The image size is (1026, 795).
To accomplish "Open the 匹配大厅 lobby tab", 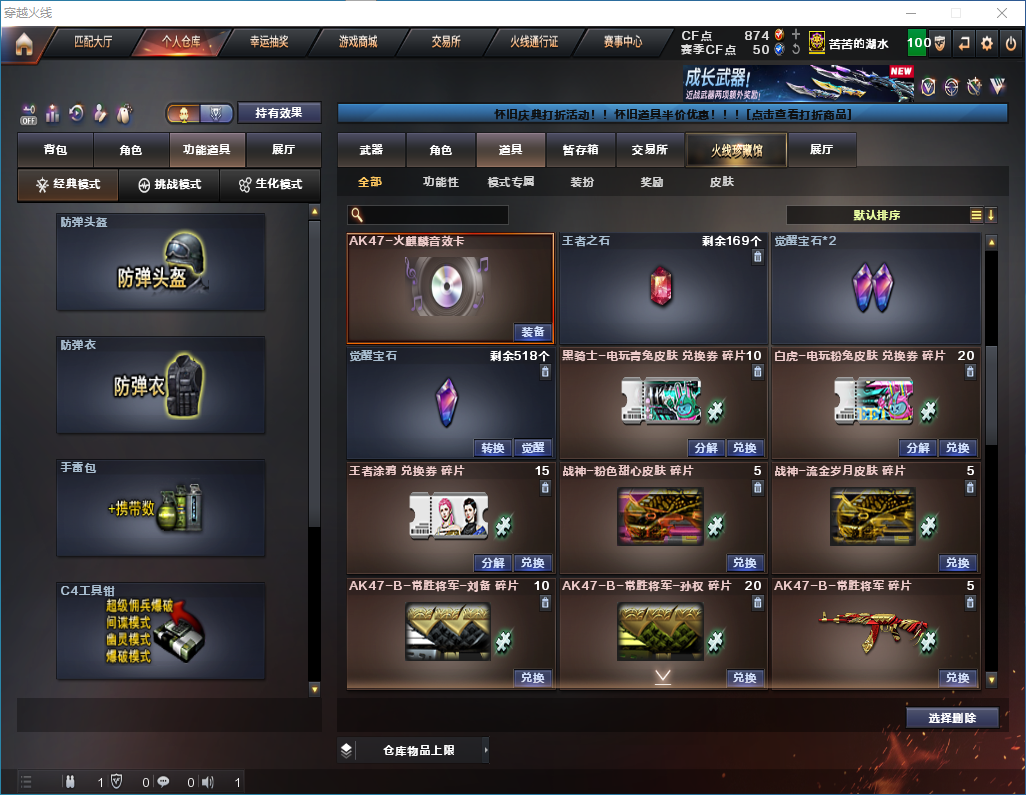I will click(x=93, y=42).
